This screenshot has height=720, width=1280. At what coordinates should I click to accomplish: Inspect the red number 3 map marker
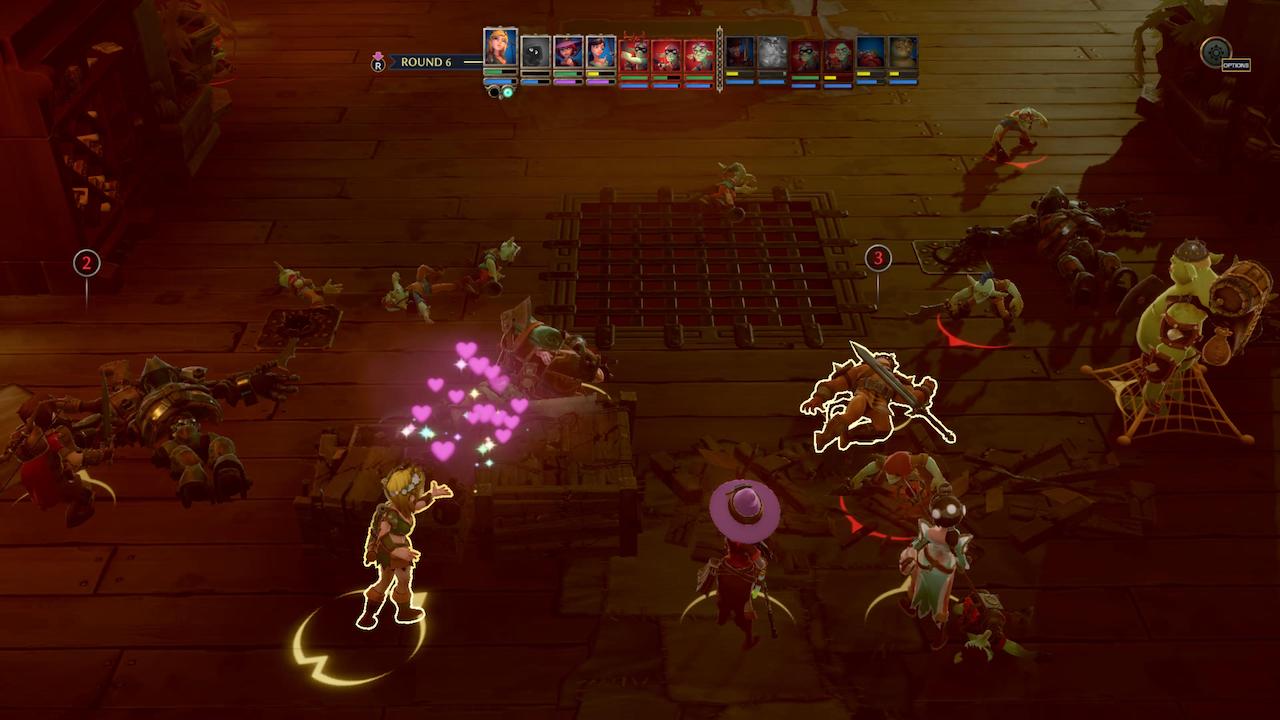click(878, 258)
